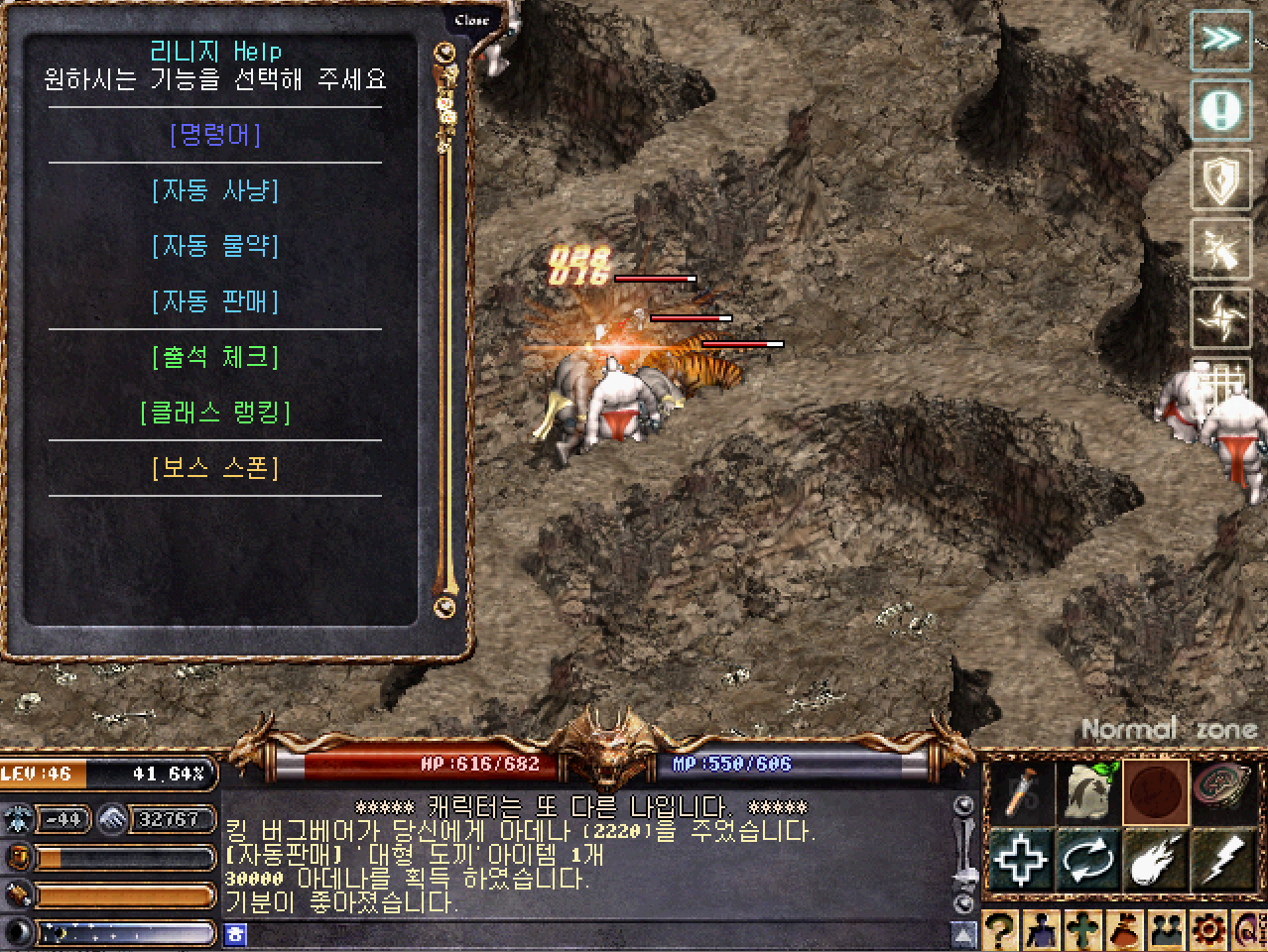Open the 자동 판매 auto-sell option
This screenshot has height=952, width=1268.
tap(215, 301)
